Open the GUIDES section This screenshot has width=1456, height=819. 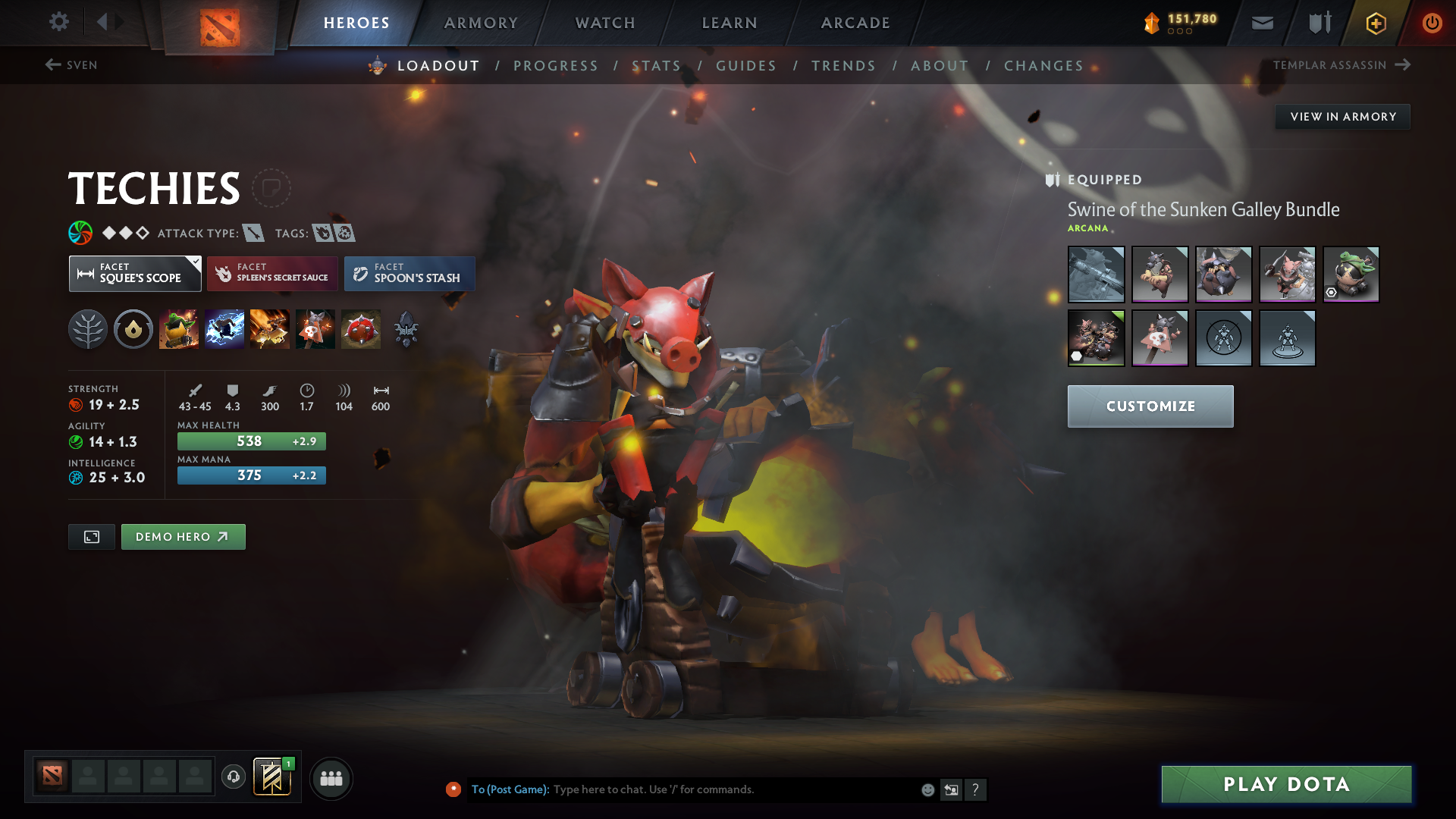[746, 65]
